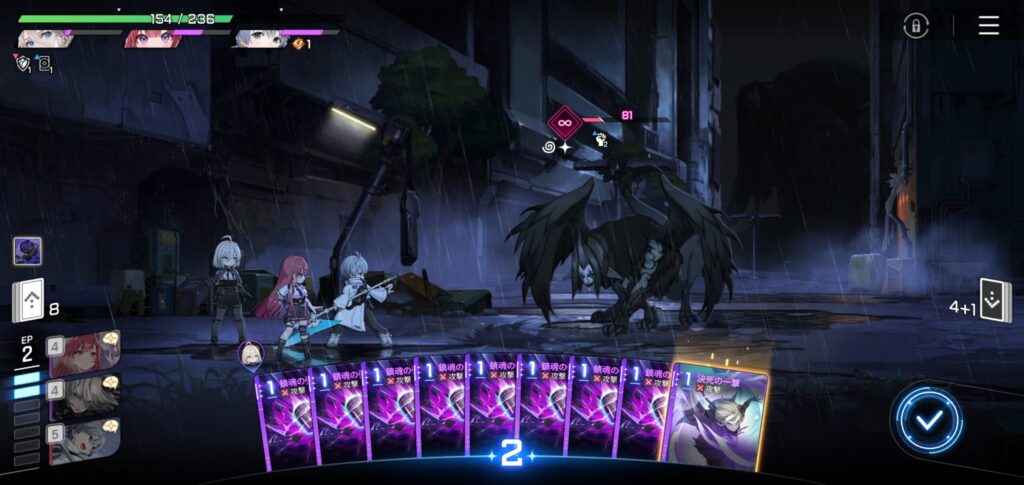The image size is (1024, 485).
Task: View the discard pile showing 4+1
Action: pyautogui.click(x=995, y=300)
